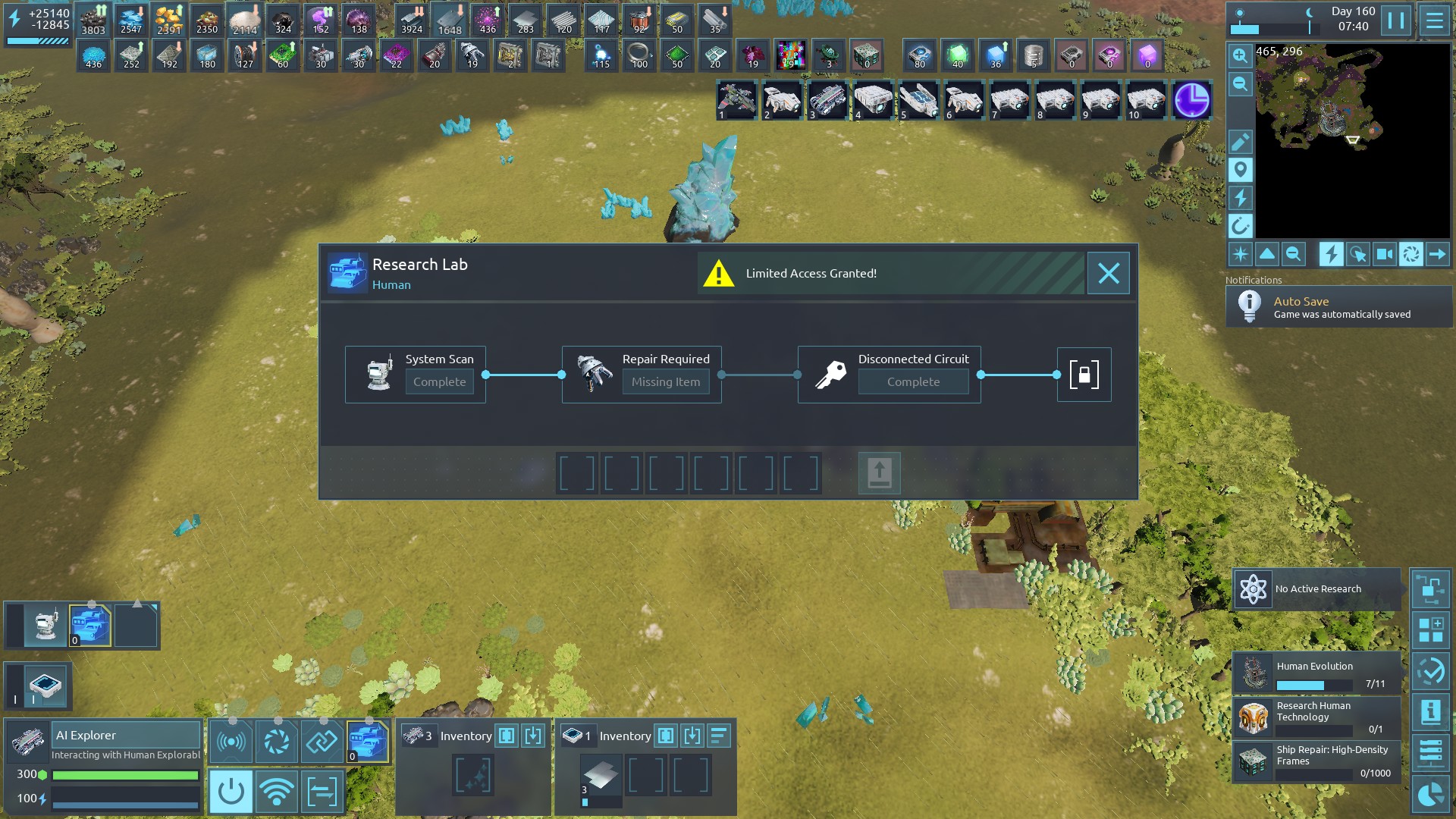Select Ship Repair: High-Density Frames objective
The image size is (1456, 819).
click(x=1316, y=761)
